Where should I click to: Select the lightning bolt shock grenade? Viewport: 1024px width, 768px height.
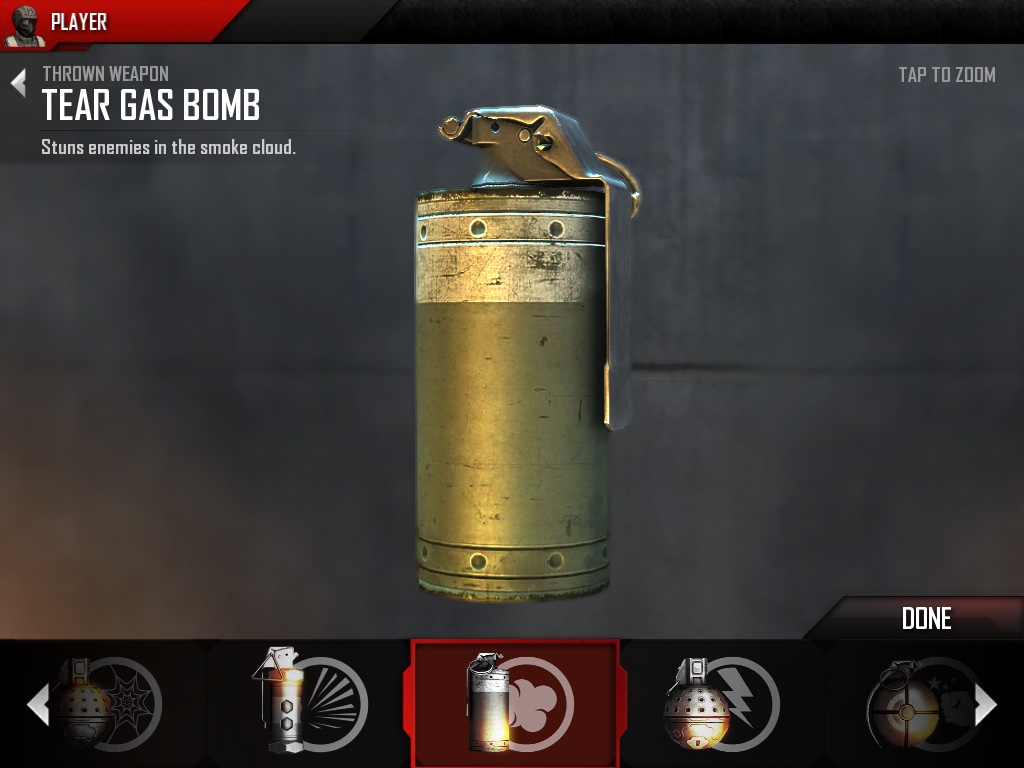tap(720, 703)
